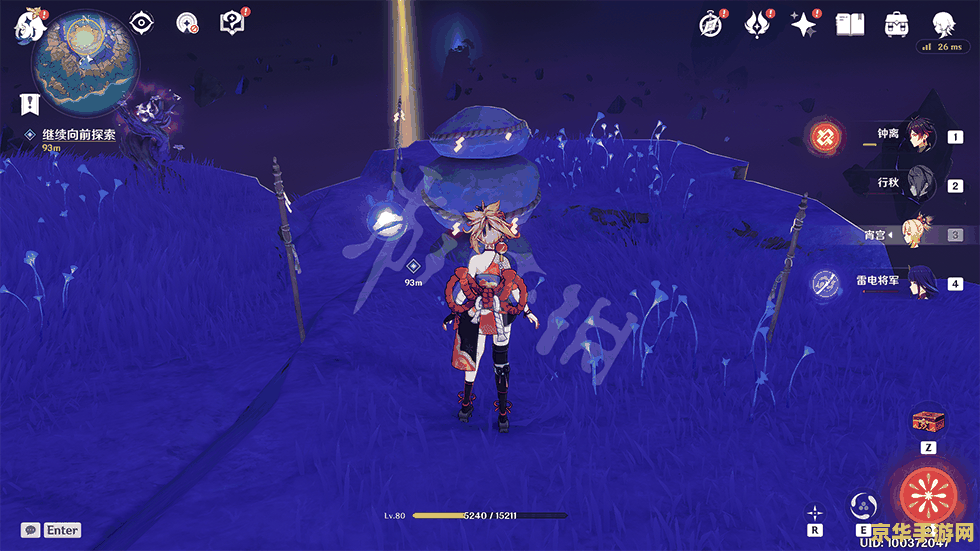The height and width of the screenshot is (551, 980).
Task: Use the red treasure chest gadget
Action: [x=927, y=420]
